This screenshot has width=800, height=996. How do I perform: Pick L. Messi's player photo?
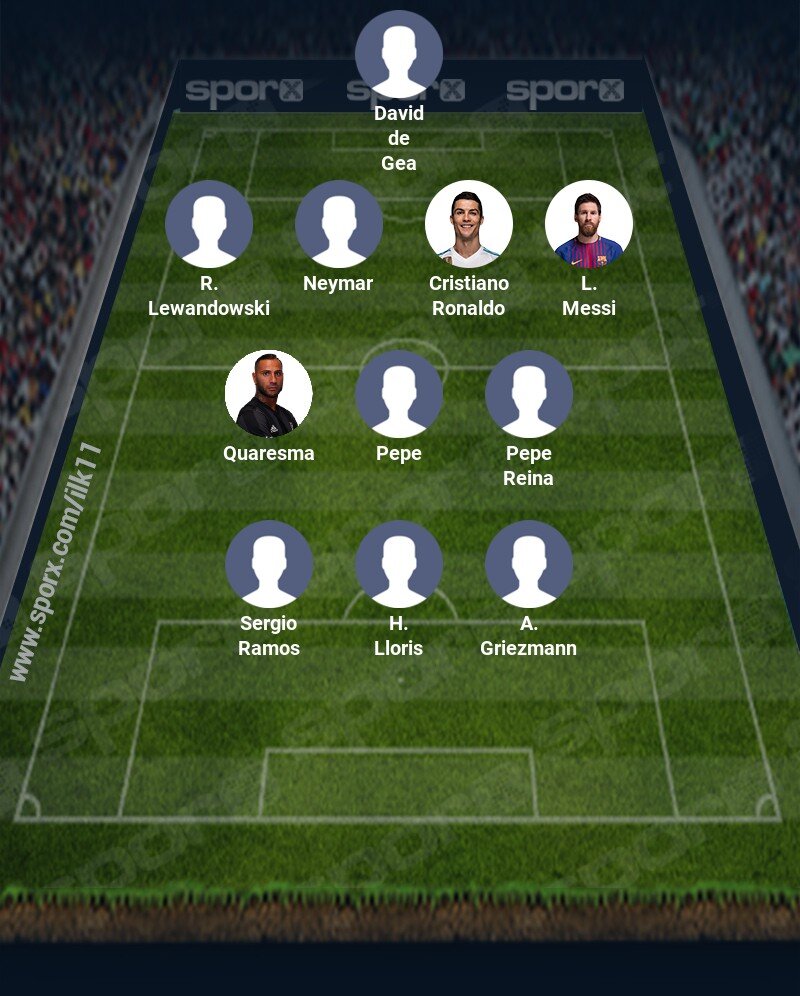[x=589, y=224]
